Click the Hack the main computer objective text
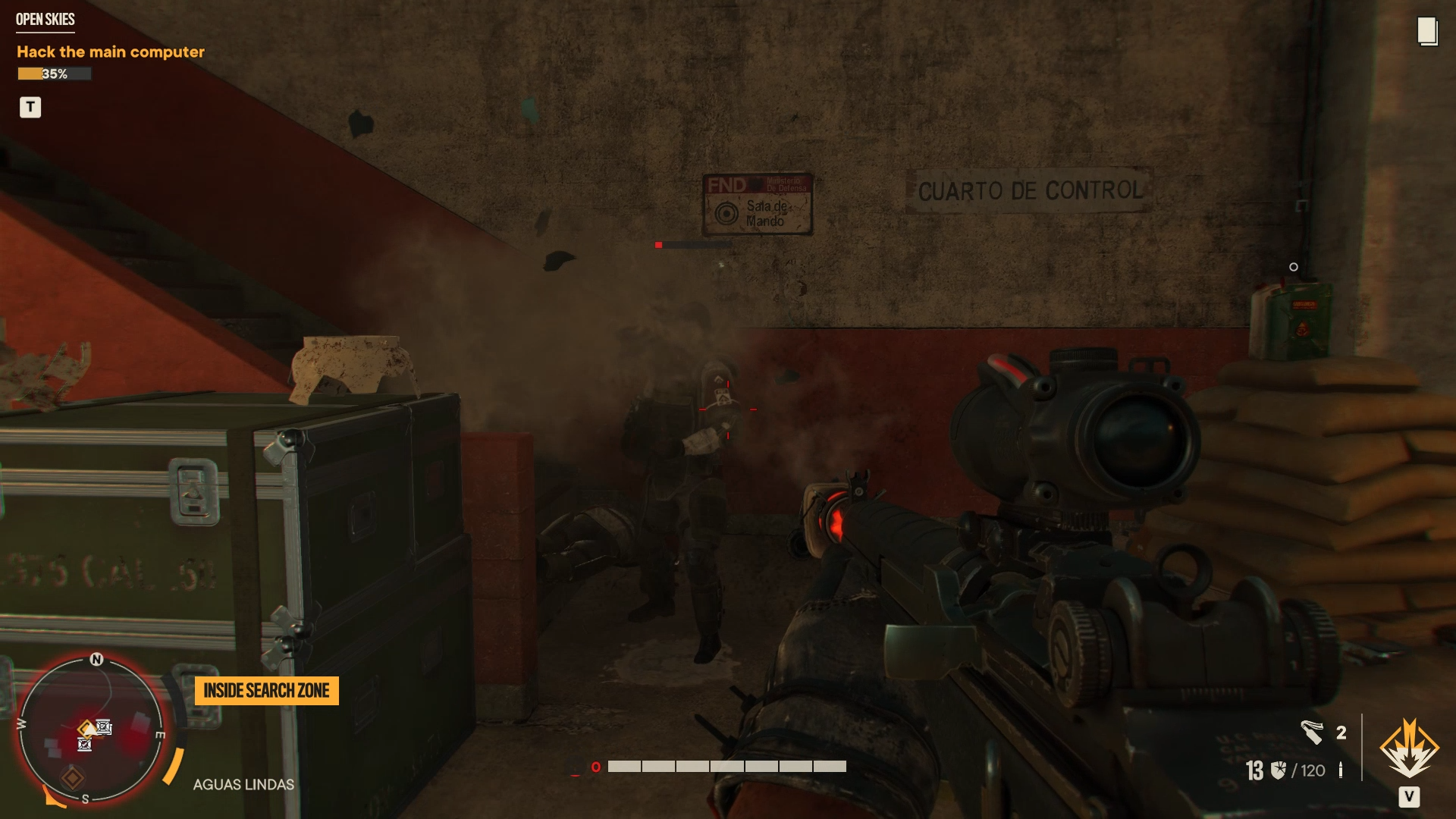Screen dimensions: 1456x819 (x=110, y=52)
